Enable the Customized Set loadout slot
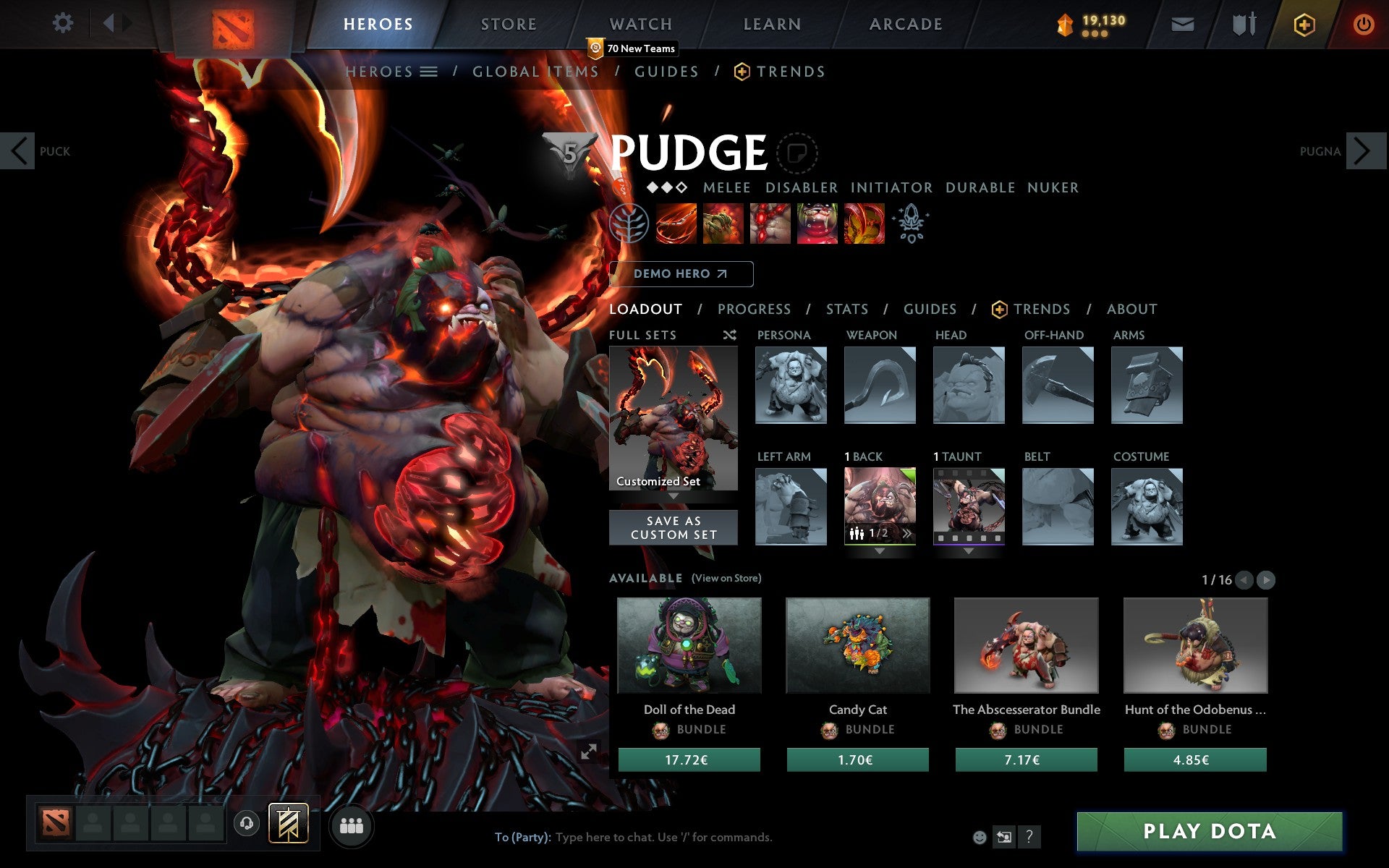 [x=673, y=420]
